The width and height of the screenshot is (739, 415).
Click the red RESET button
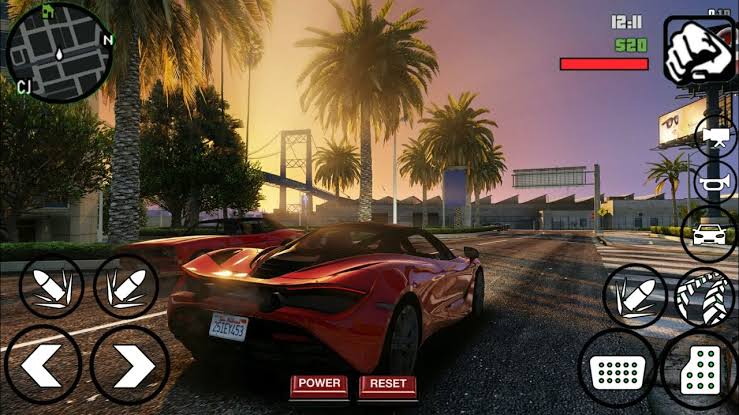click(387, 384)
